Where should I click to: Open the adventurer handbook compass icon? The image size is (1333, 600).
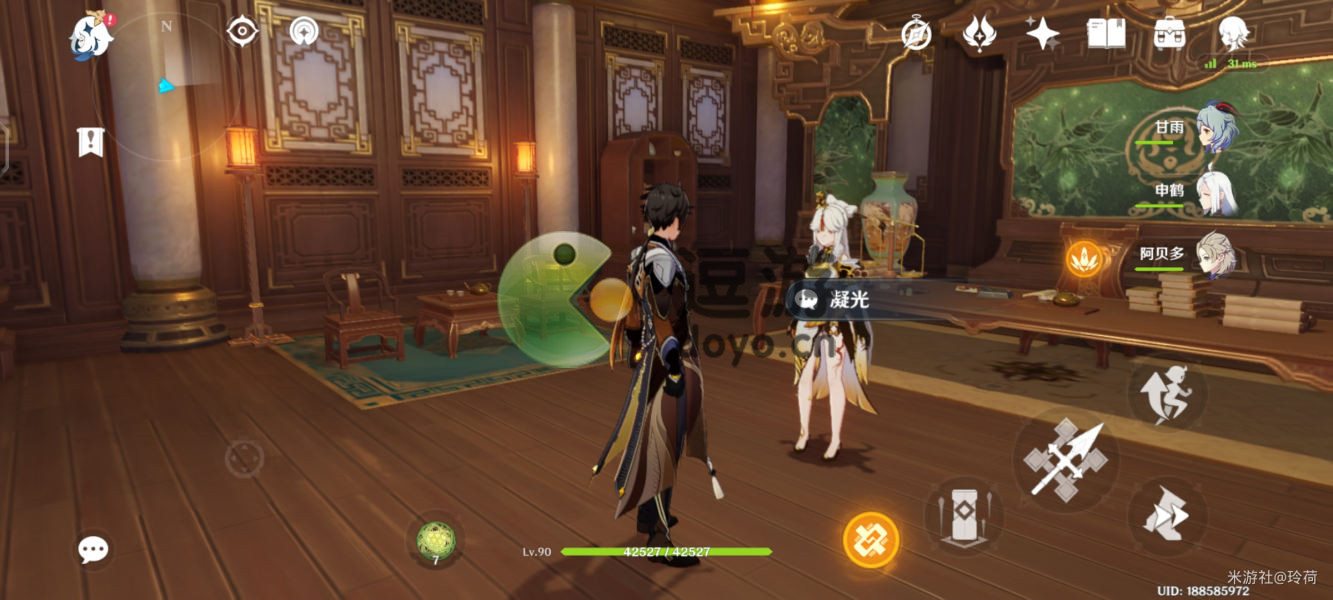tap(916, 34)
